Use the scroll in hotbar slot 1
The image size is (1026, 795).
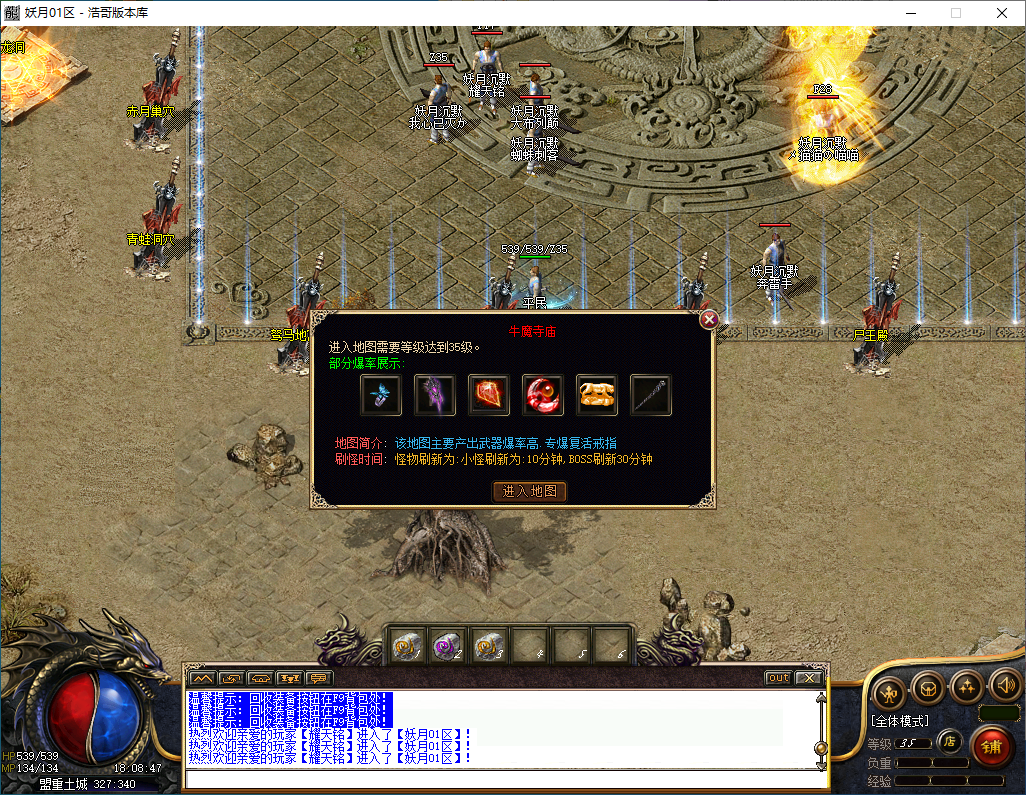point(406,646)
